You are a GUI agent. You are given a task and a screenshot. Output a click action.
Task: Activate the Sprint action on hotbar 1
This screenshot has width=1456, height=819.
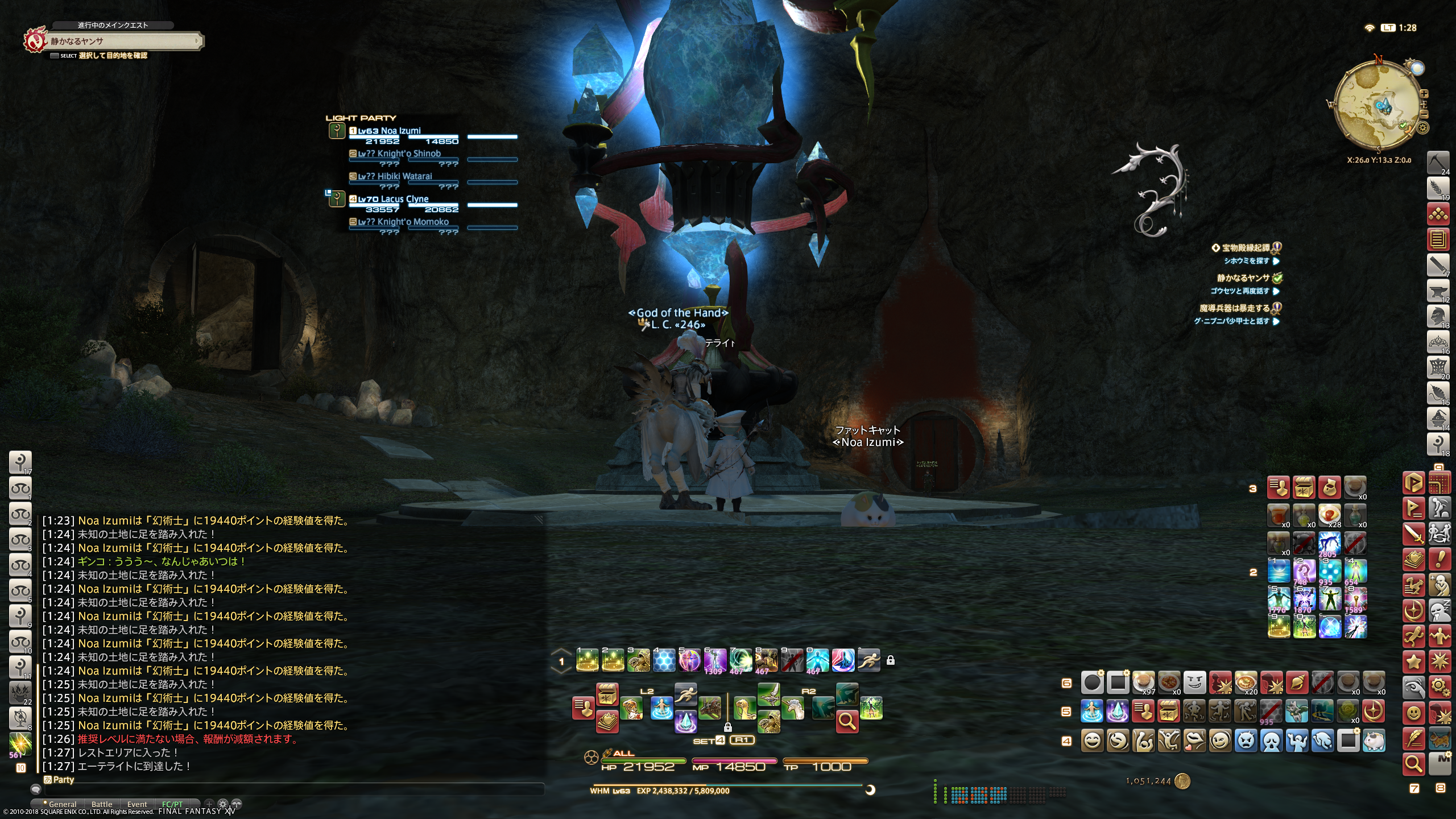pyautogui.click(x=868, y=660)
